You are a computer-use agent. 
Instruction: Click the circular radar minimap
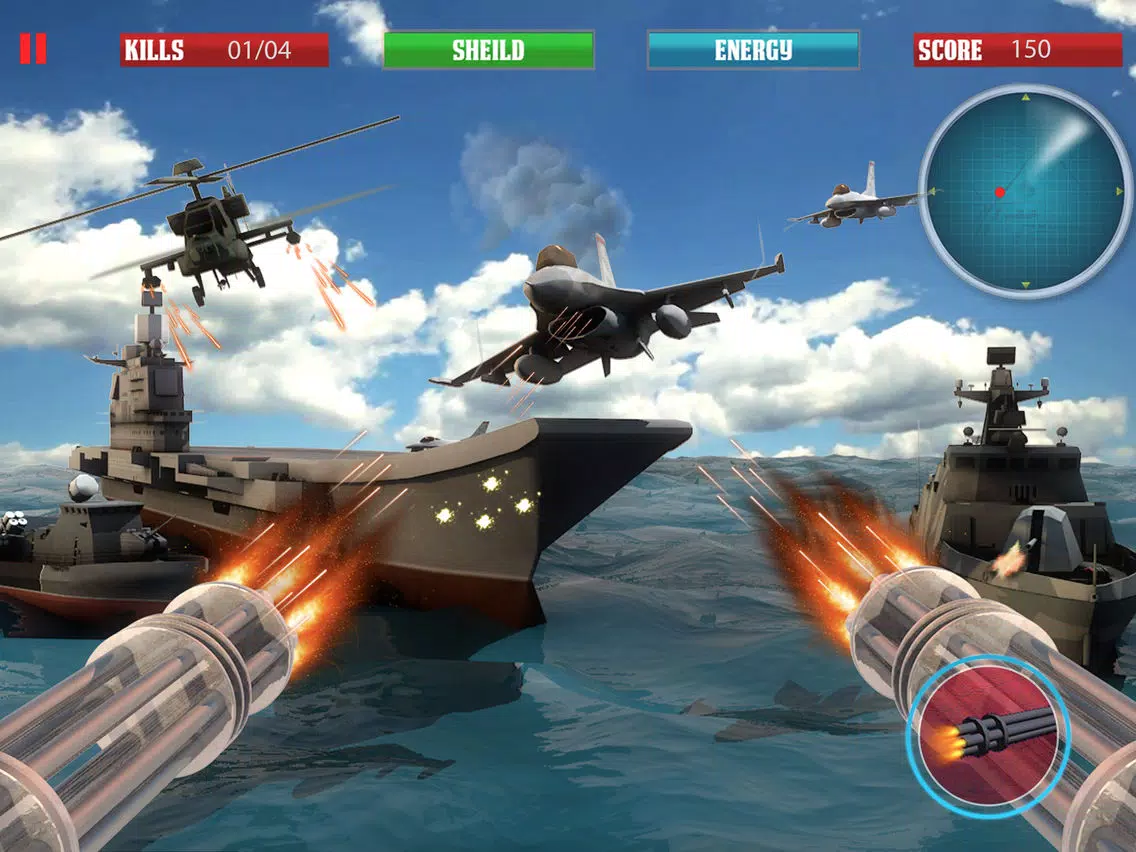click(x=1025, y=191)
